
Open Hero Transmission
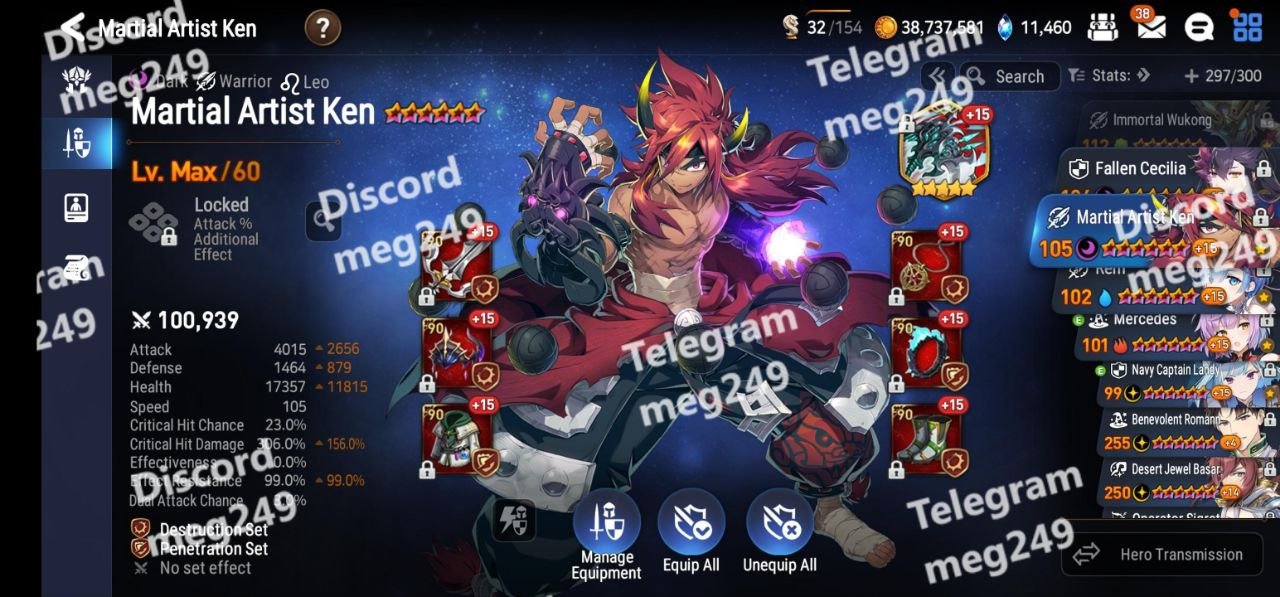coord(1161,554)
